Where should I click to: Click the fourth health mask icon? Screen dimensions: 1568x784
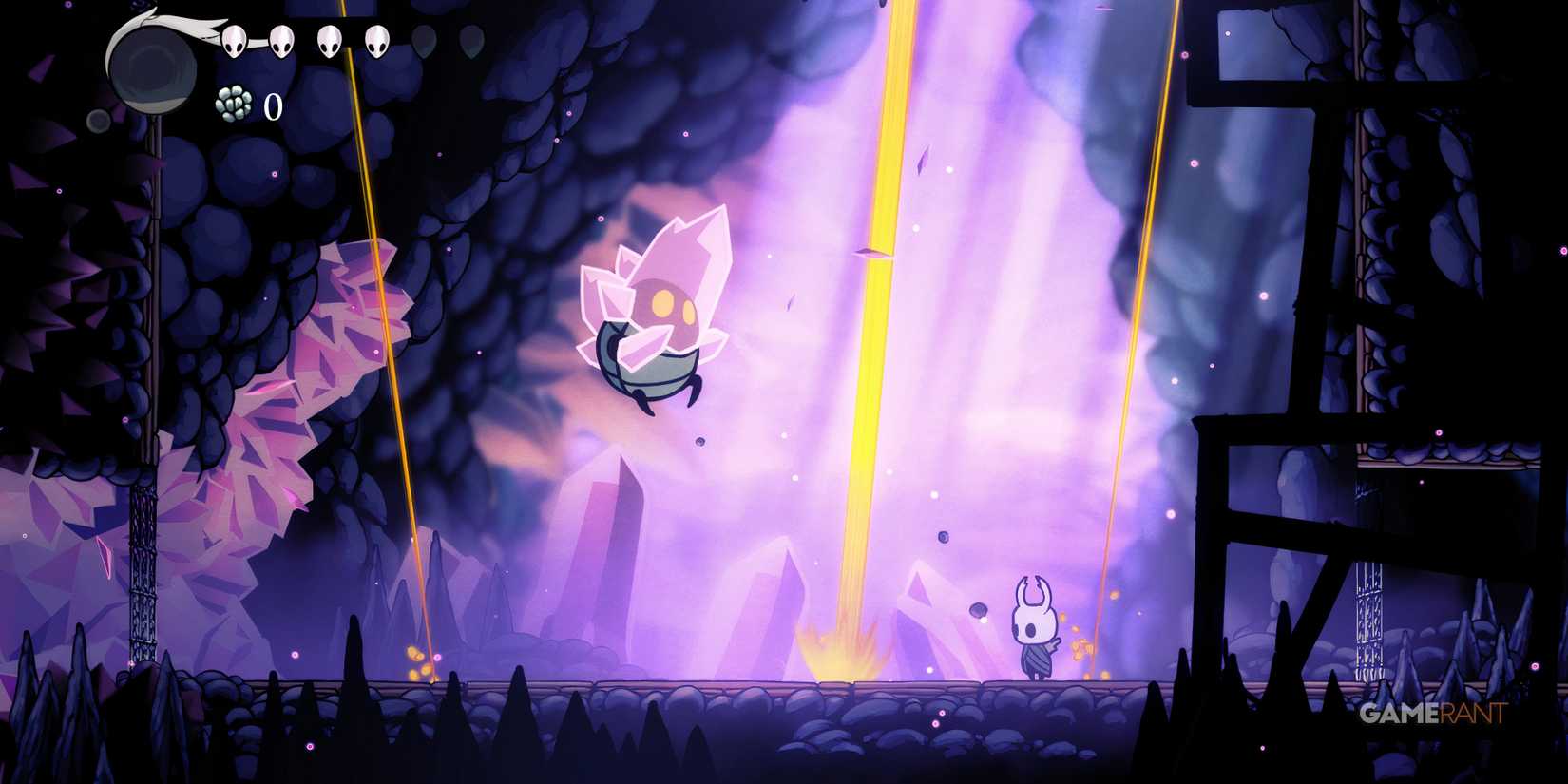(376, 43)
